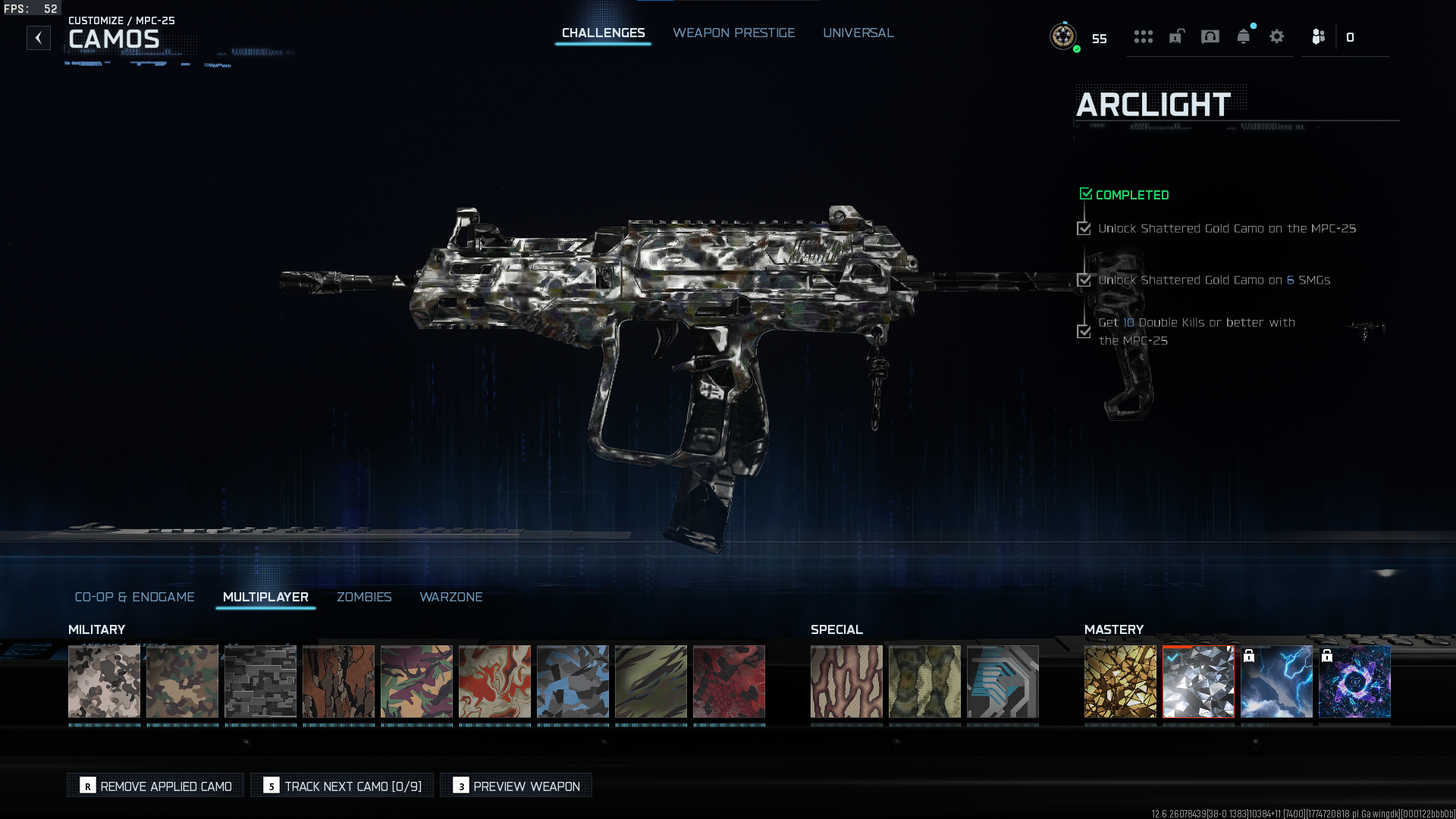Image resolution: width=1456 pixels, height=819 pixels.
Task: Preview the weapon
Action: 516,786
